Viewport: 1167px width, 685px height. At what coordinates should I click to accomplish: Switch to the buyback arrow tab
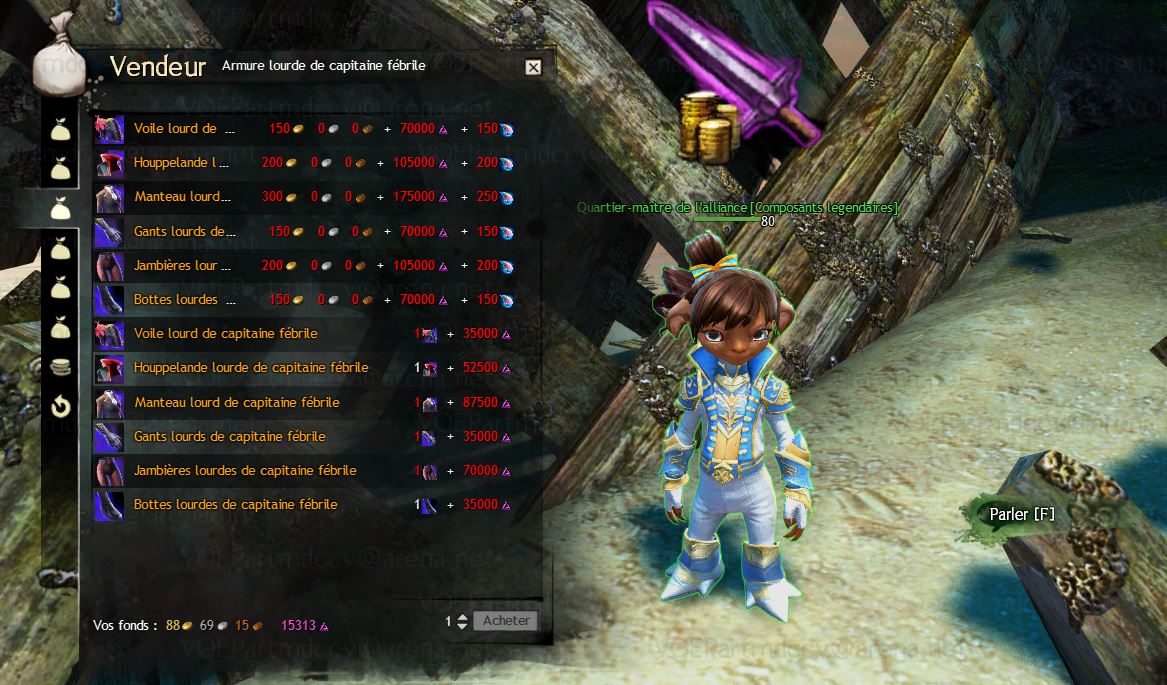coord(61,407)
